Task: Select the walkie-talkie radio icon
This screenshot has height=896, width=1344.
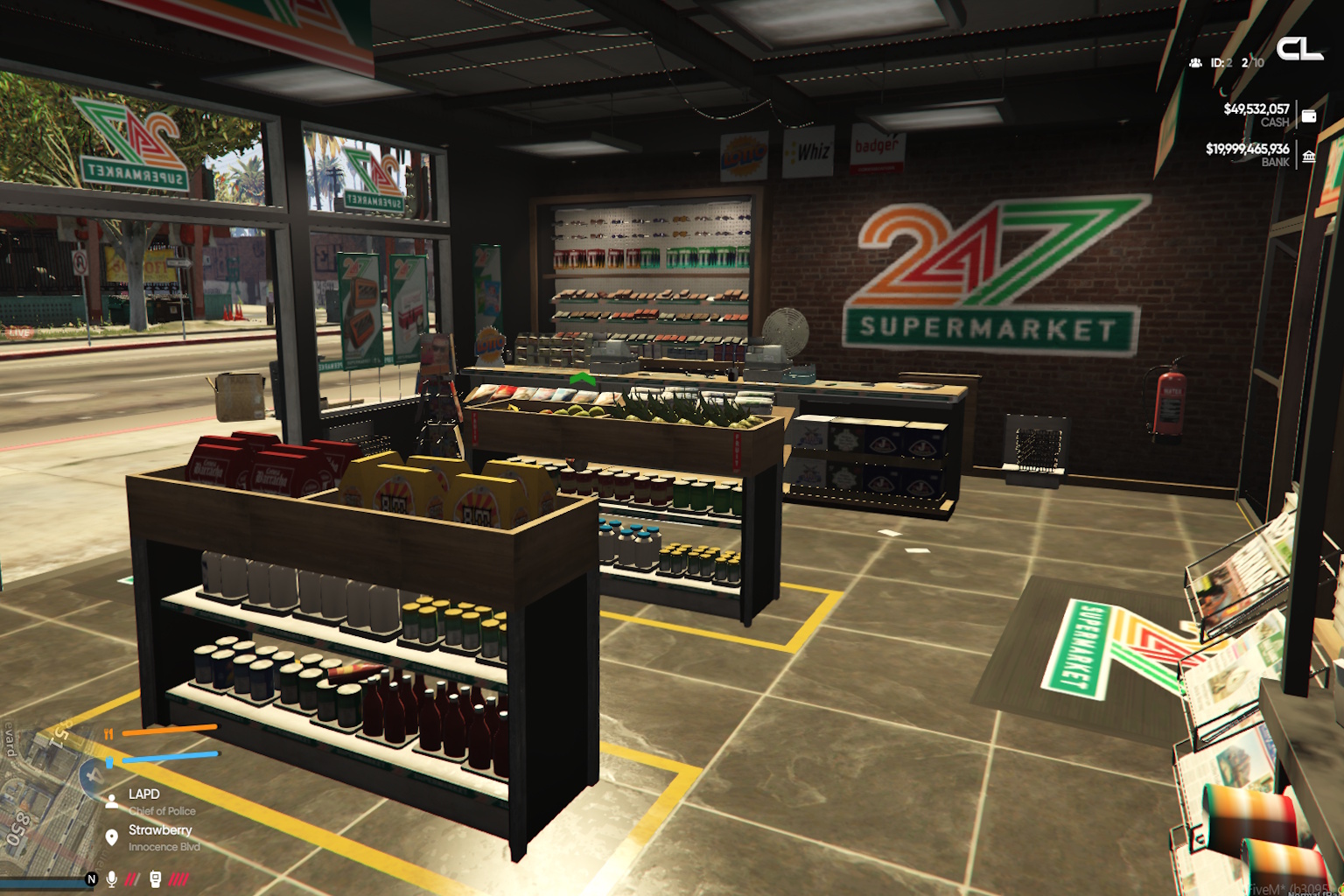Action: 156,878
